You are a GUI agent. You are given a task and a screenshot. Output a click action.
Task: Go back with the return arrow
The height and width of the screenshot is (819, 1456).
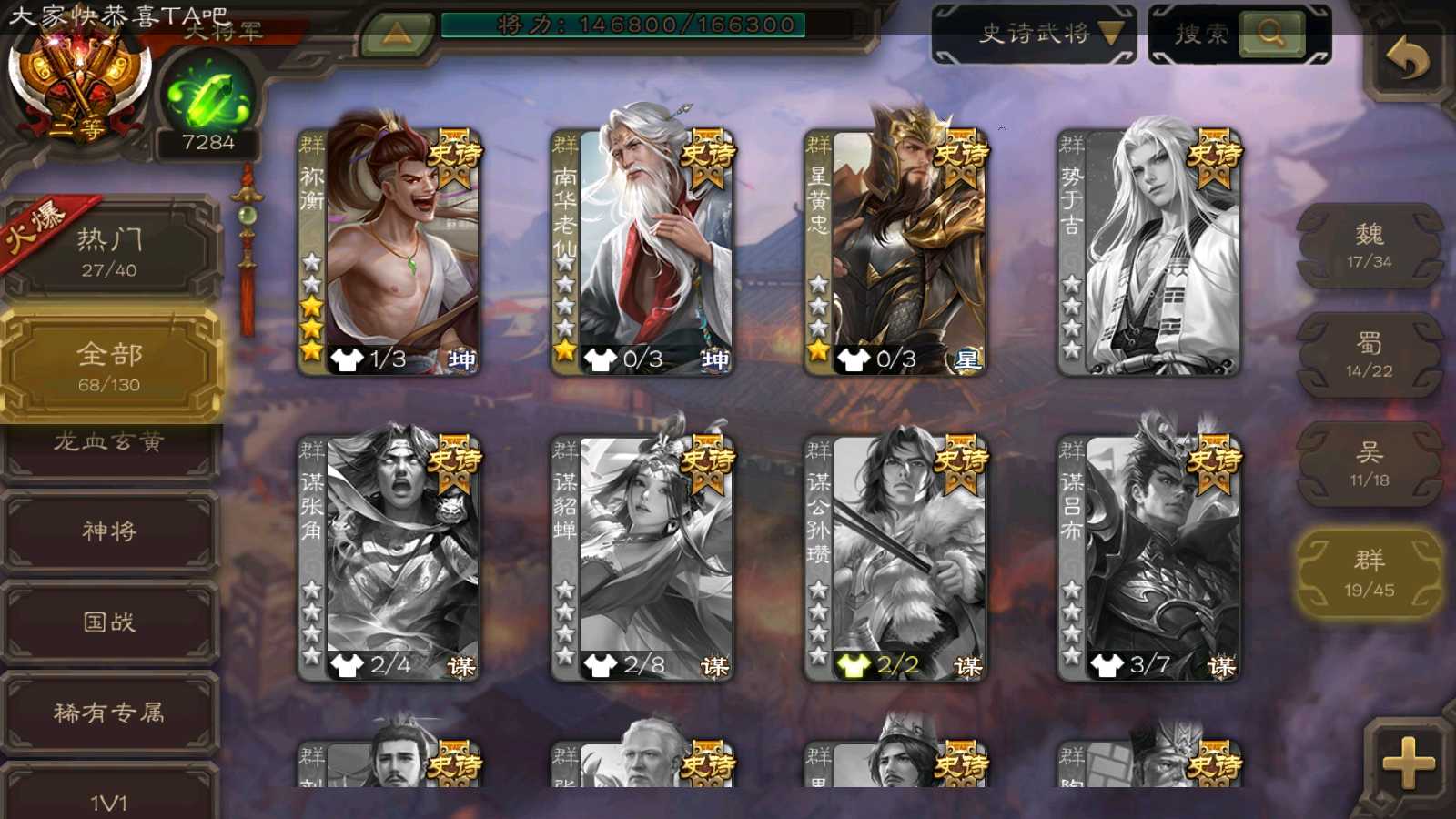click(x=1407, y=60)
